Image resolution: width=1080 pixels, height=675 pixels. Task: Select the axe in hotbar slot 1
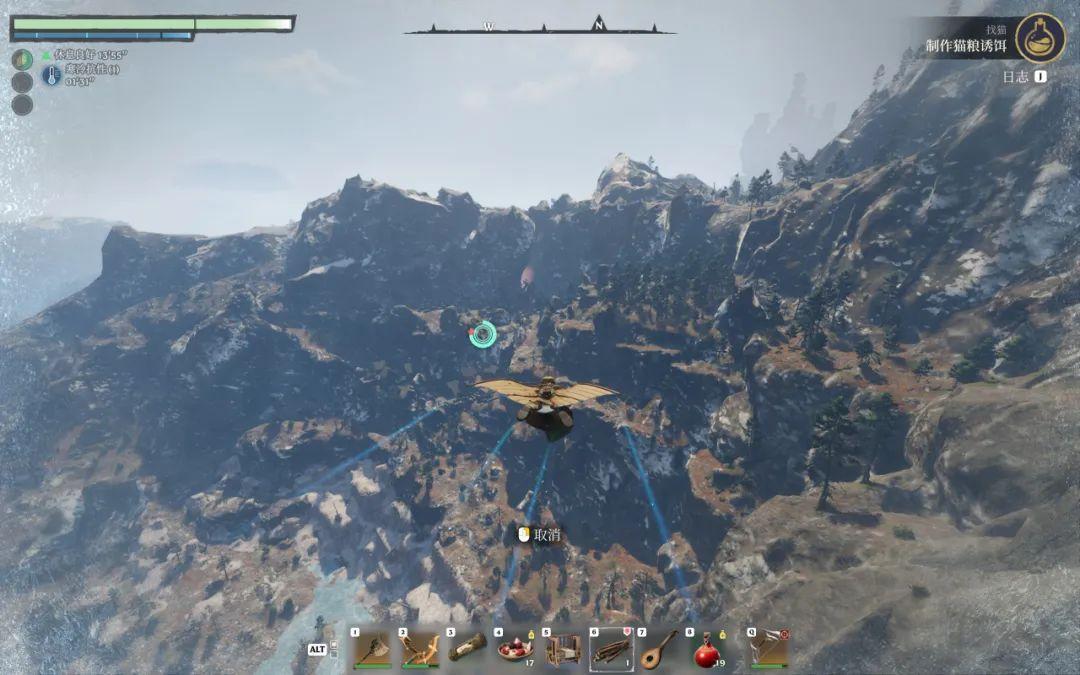click(371, 649)
